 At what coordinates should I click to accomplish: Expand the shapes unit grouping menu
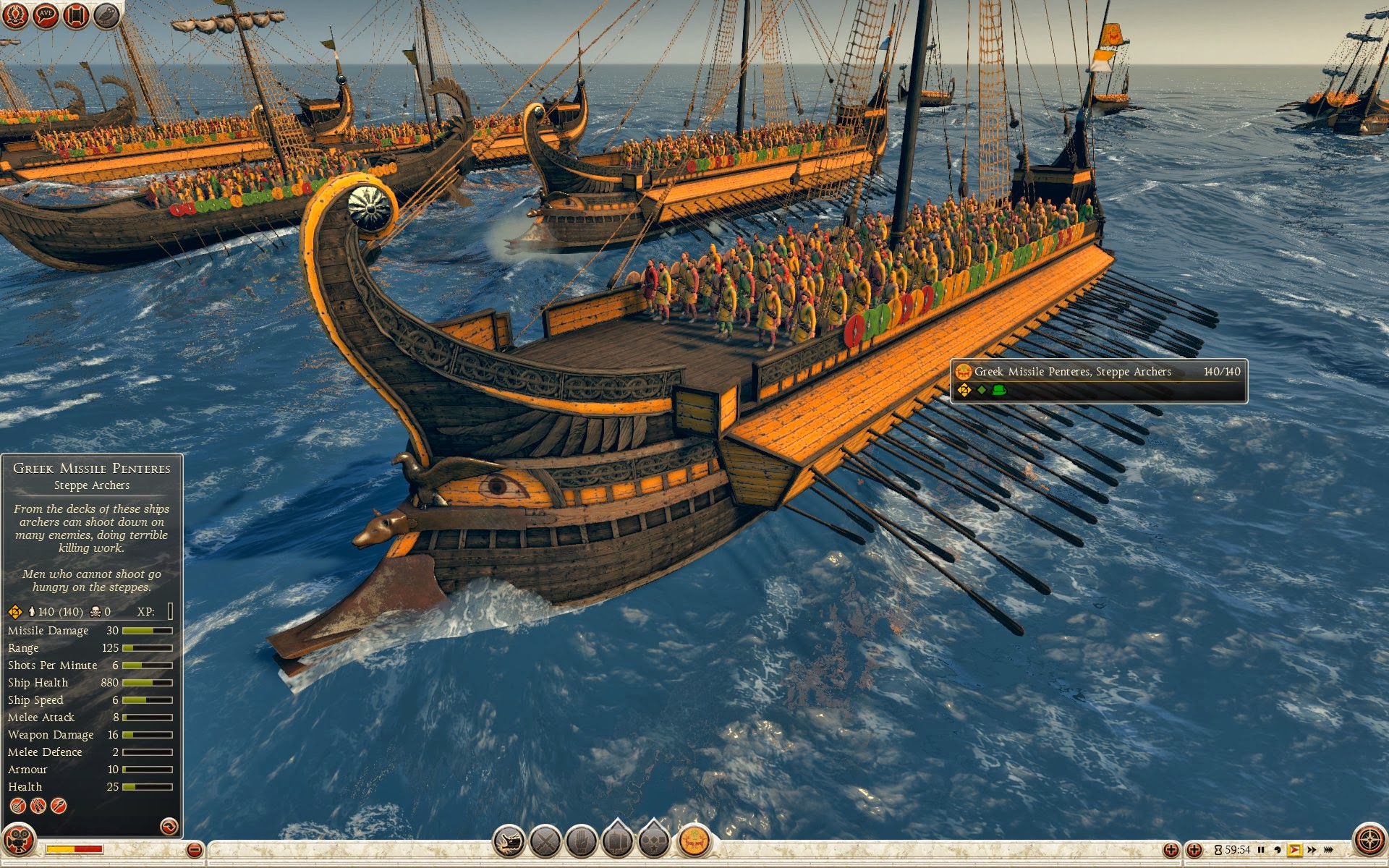point(654,841)
